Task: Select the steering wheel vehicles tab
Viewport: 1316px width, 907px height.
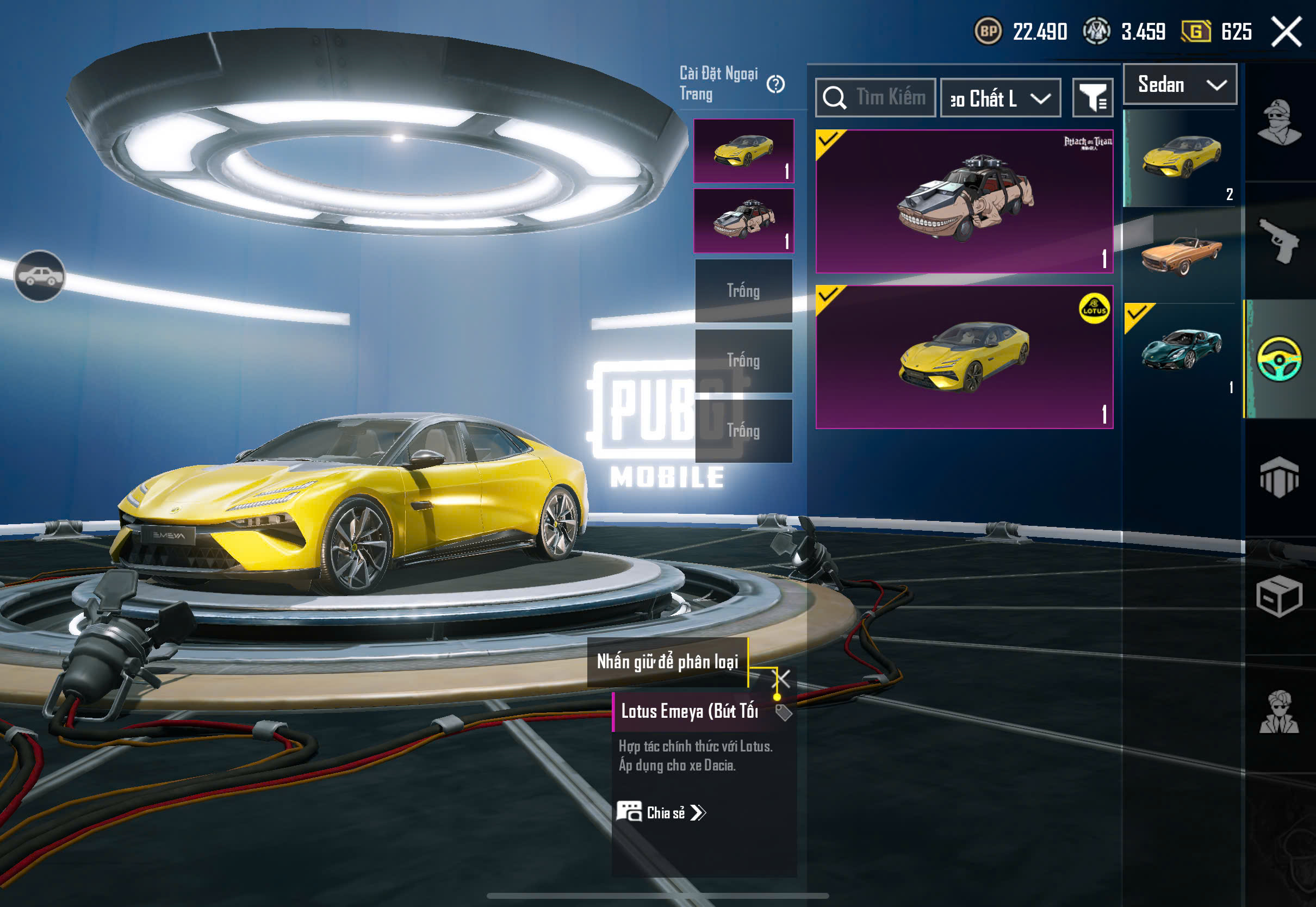Action: [x=1279, y=359]
